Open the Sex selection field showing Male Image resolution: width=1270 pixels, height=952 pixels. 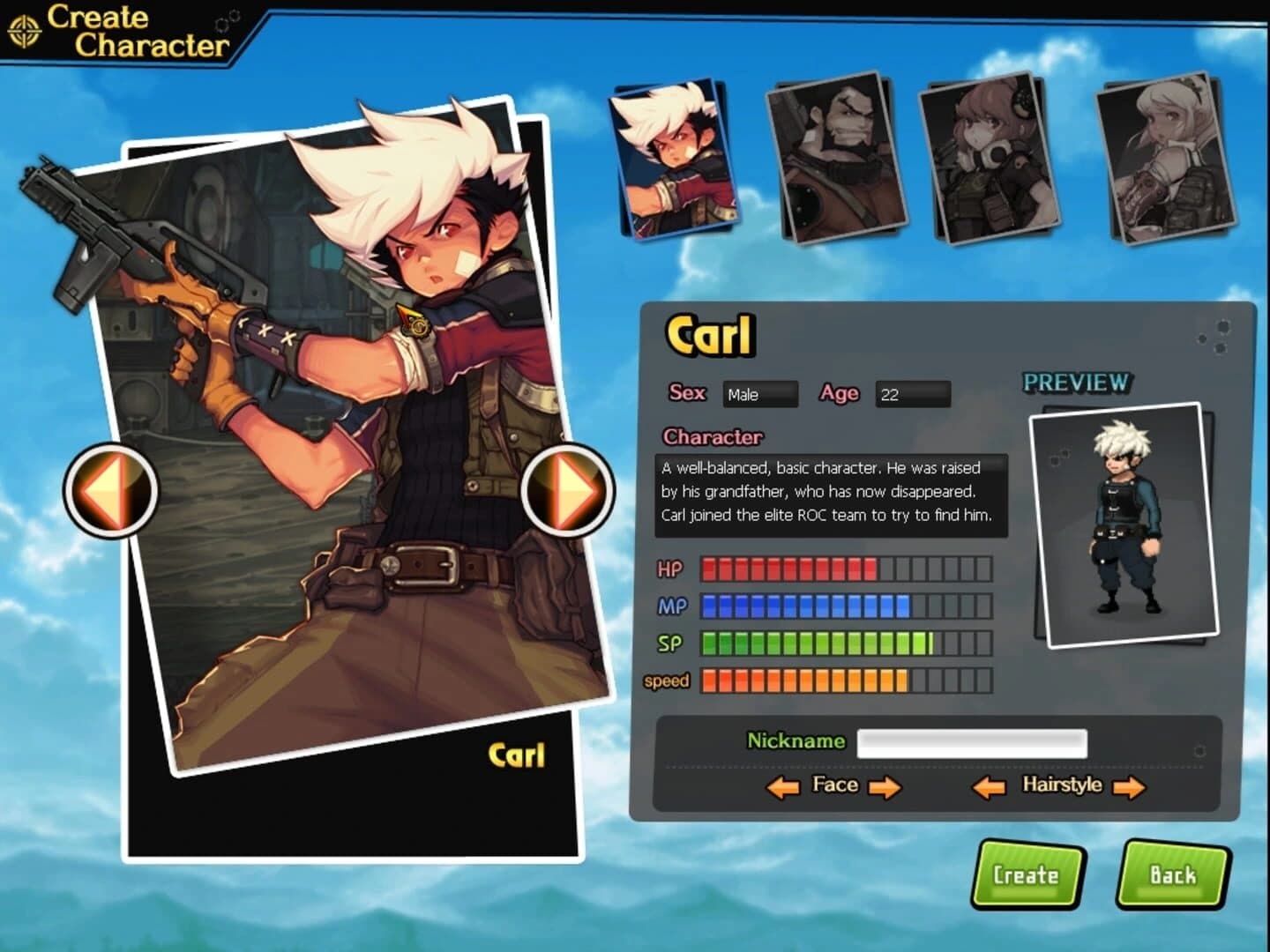tap(760, 395)
